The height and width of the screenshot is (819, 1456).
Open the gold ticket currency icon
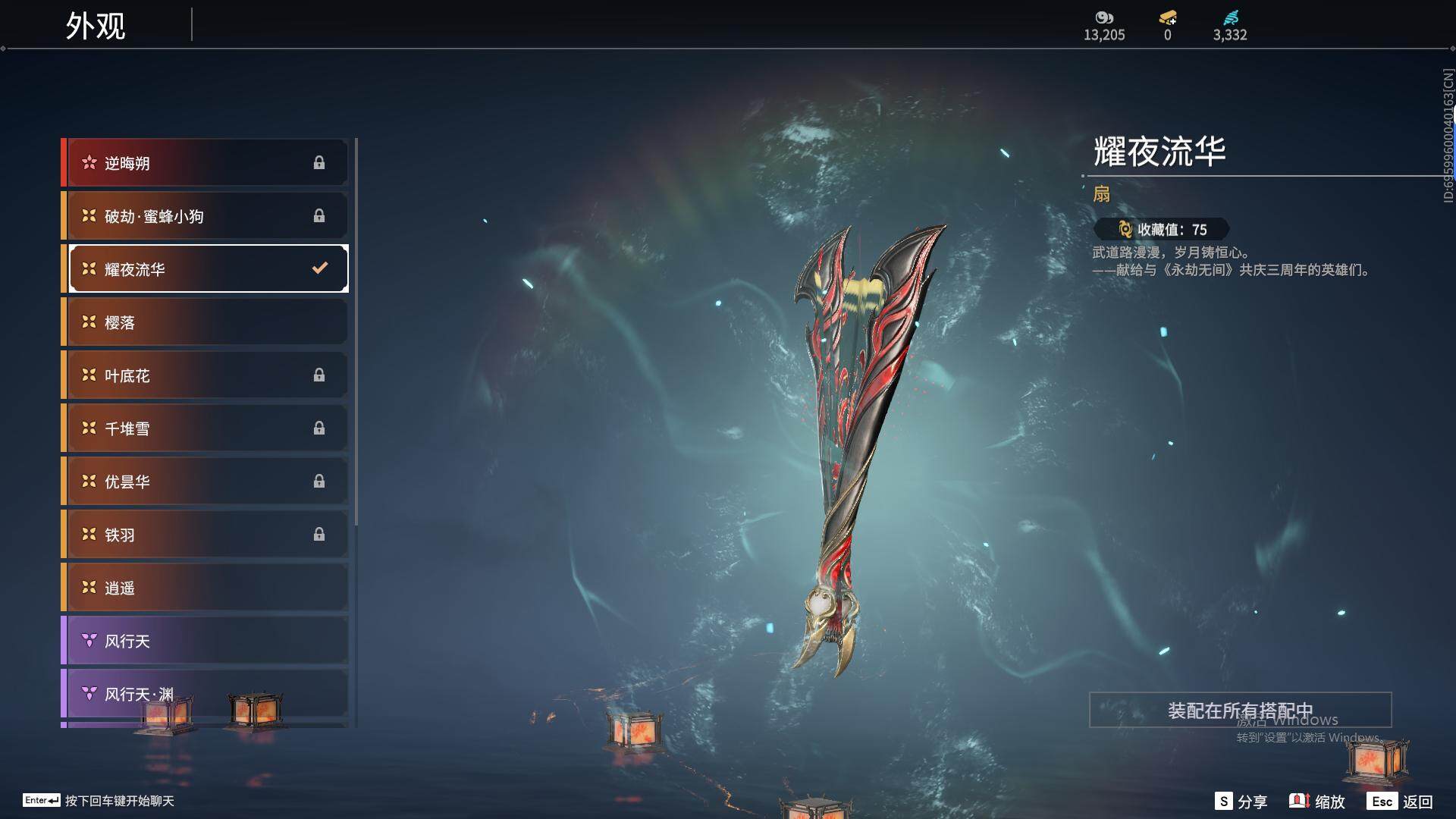(x=1168, y=17)
